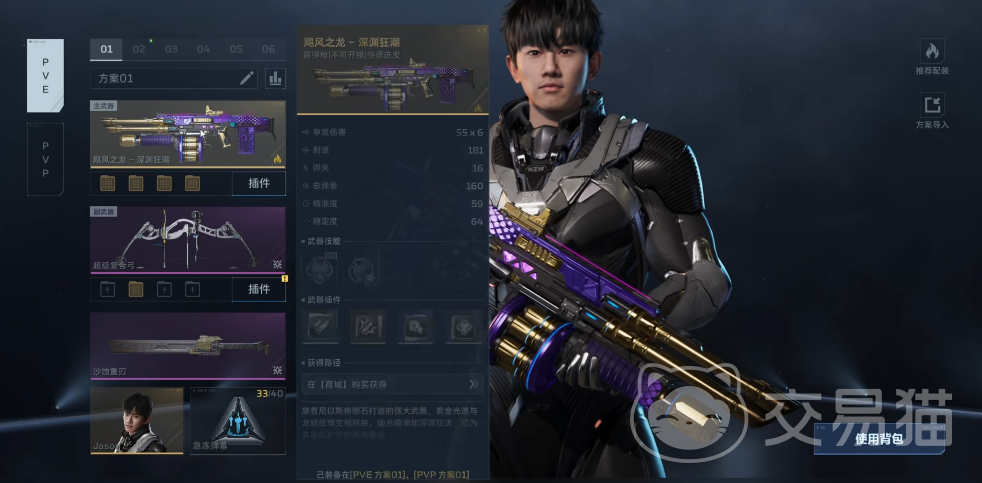Follow the 在【商城】购买获得 link
The height and width of the screenshot is (483, 982).
pos(392,384)
